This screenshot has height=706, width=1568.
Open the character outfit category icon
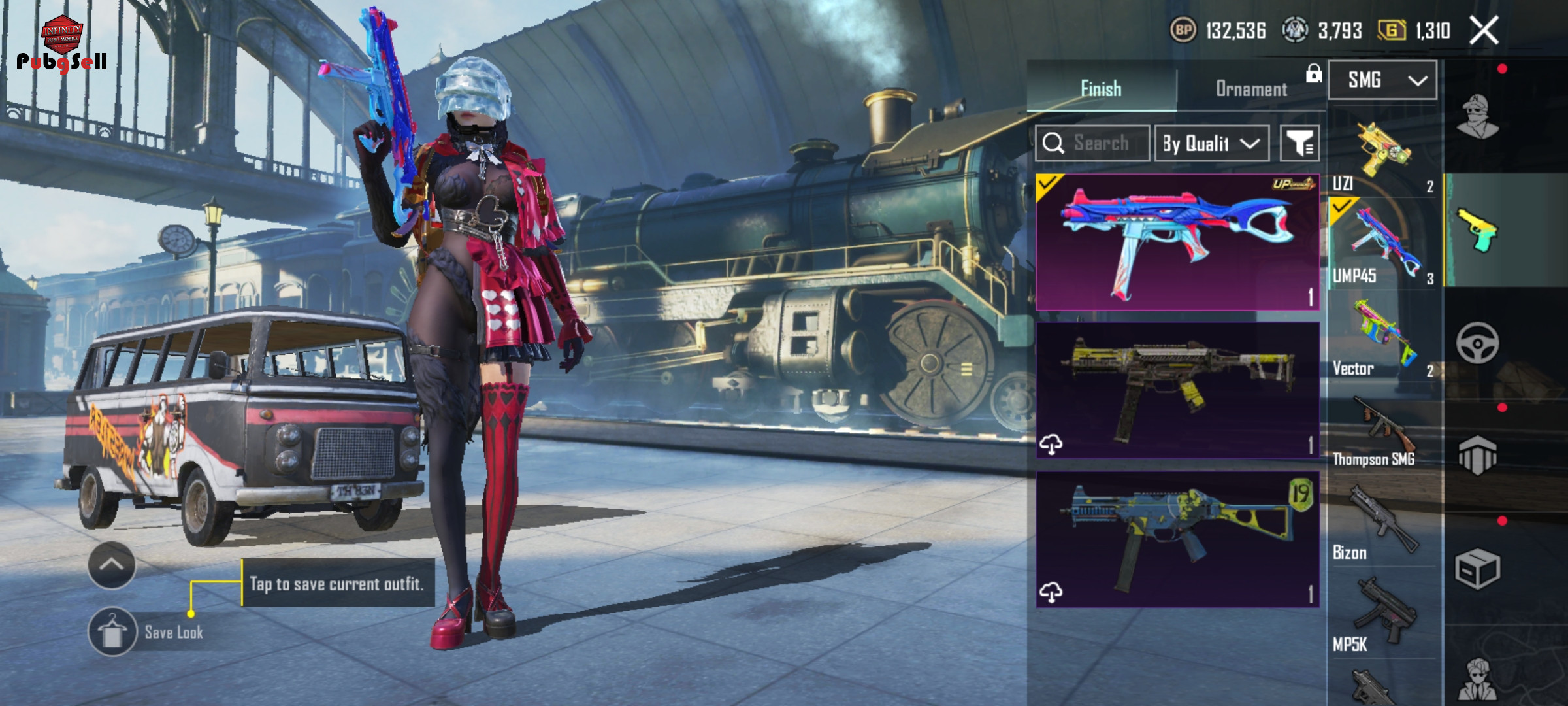coord(1478,117)
